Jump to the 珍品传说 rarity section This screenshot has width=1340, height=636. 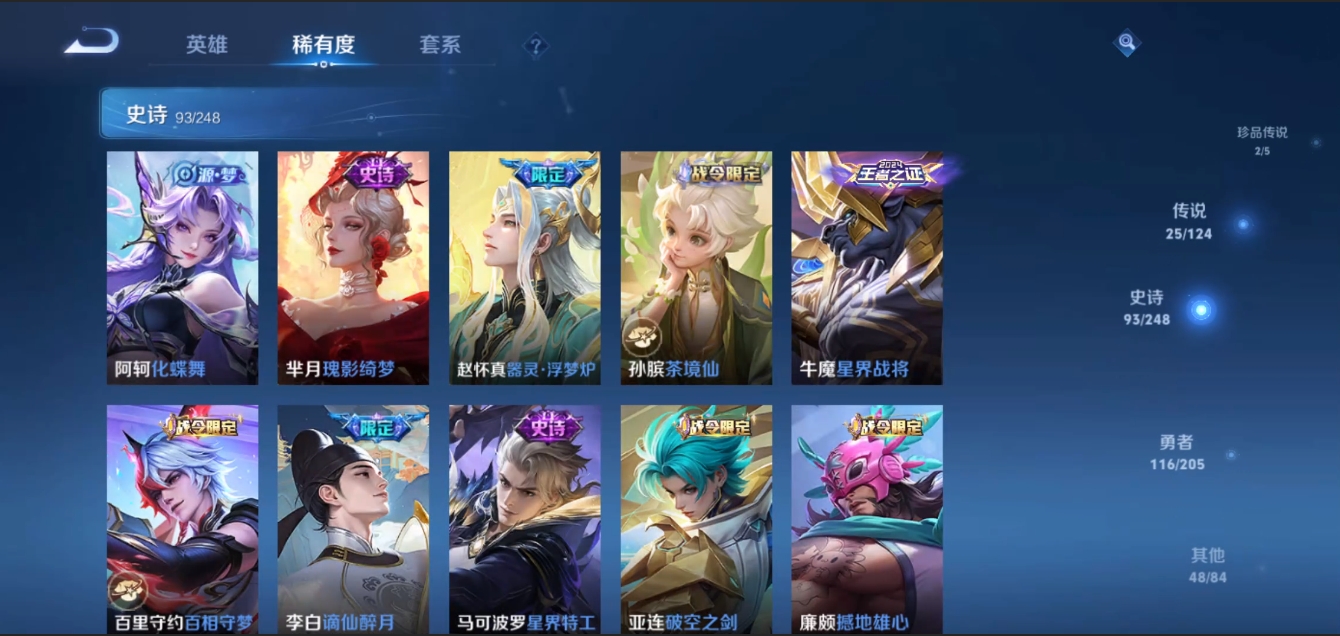1262,140
